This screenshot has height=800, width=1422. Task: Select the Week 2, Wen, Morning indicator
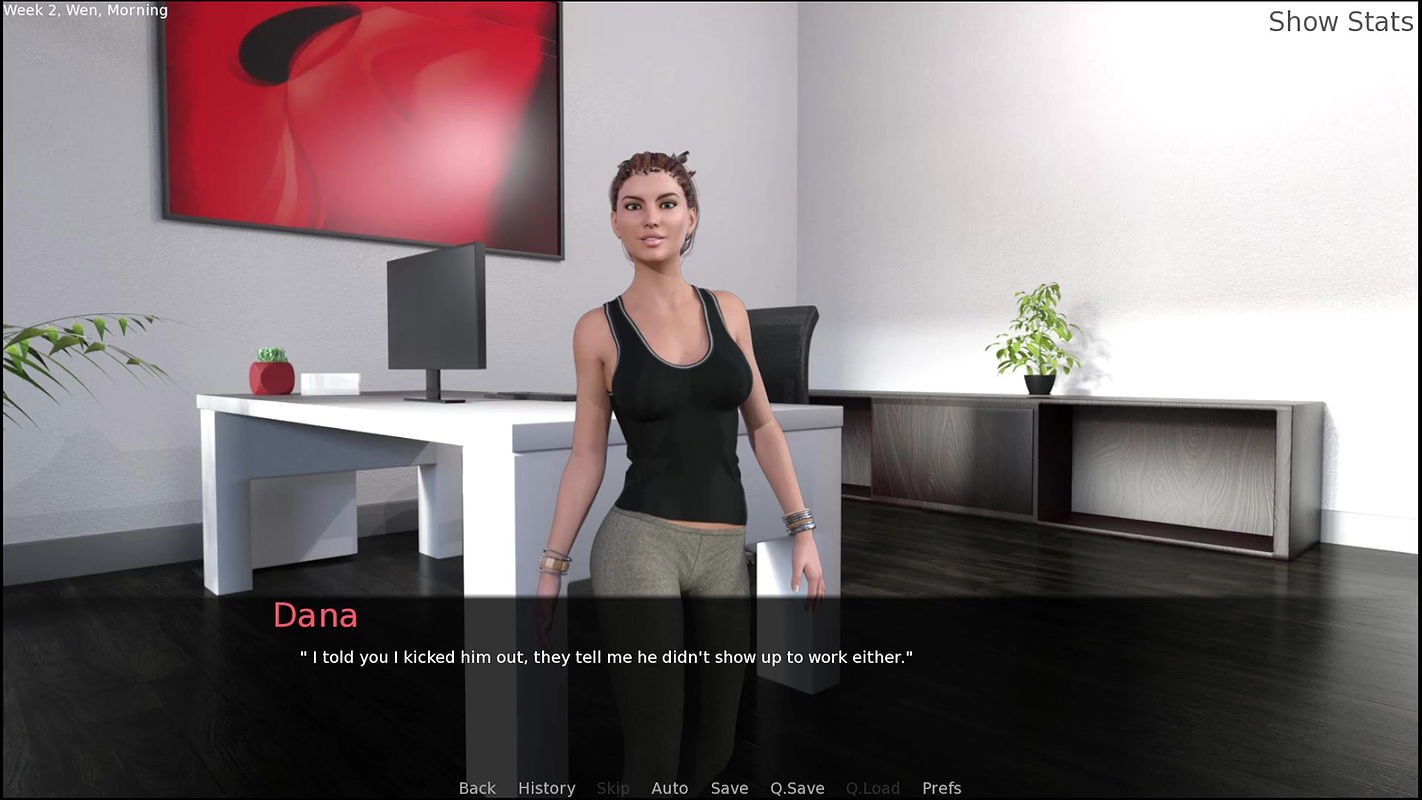85,10
